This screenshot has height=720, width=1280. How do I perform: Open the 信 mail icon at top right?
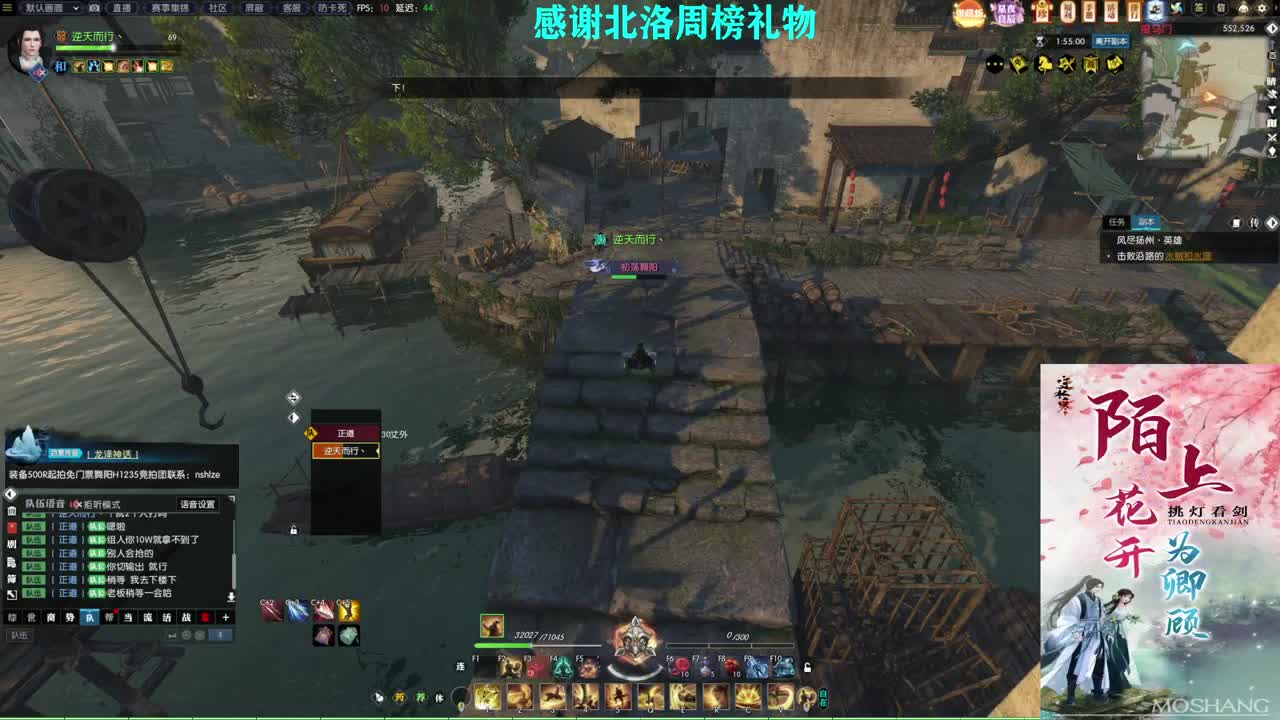point(1222,9)
